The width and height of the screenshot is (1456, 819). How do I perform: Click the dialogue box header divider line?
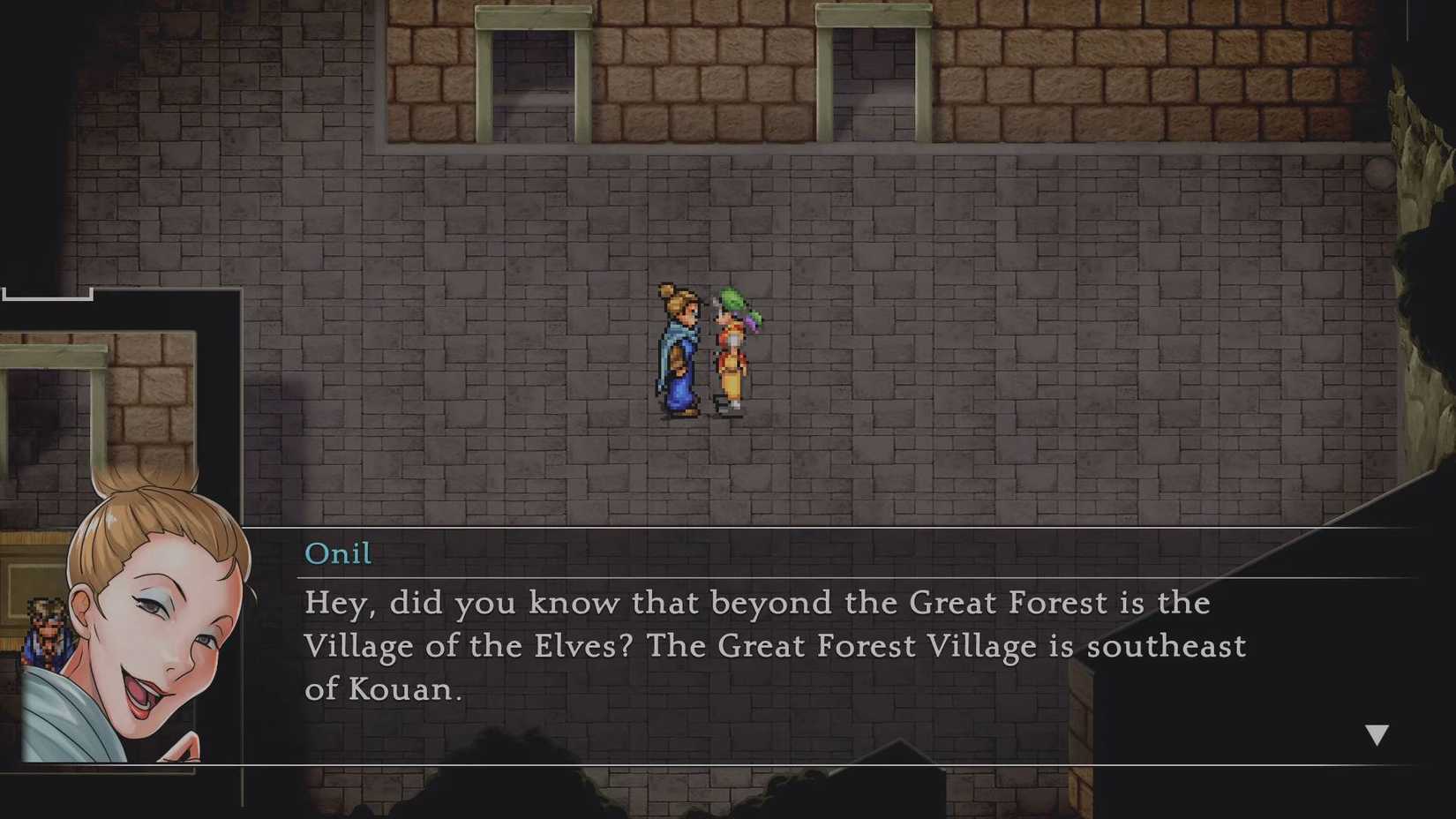point(794,576)
